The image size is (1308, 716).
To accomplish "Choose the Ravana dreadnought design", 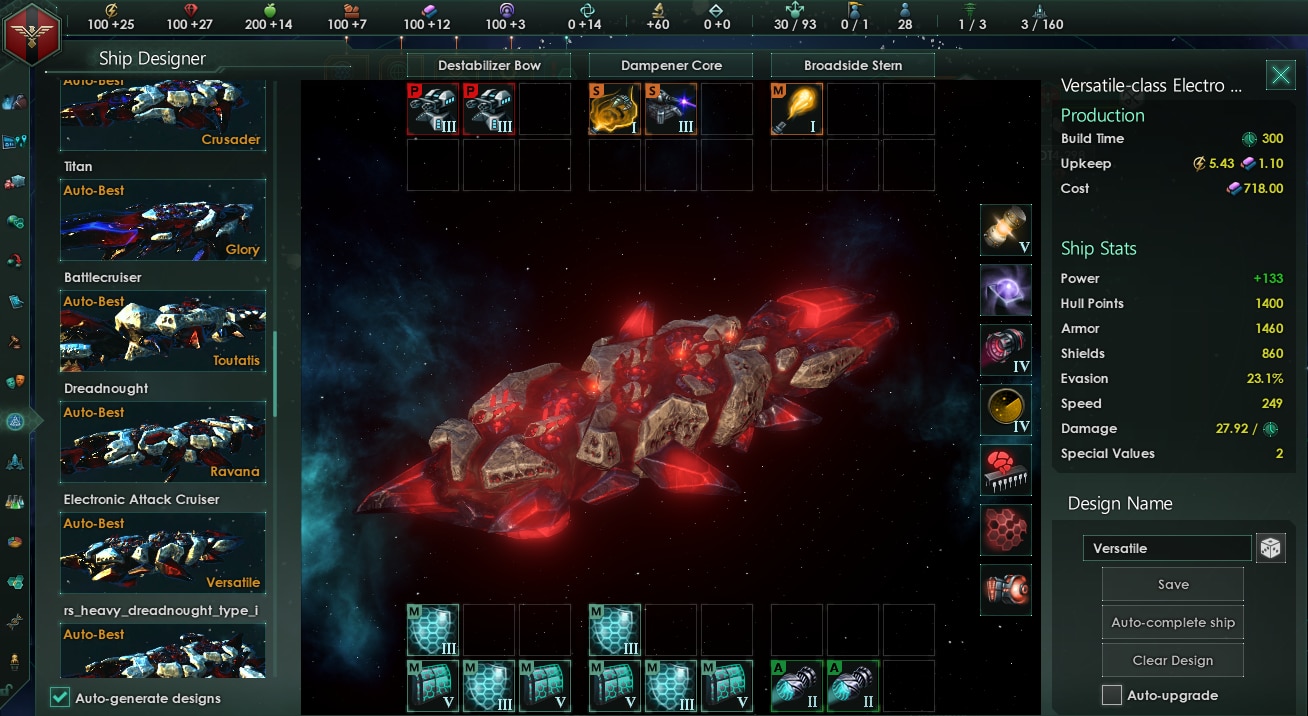I will click(x=163, y=442).
